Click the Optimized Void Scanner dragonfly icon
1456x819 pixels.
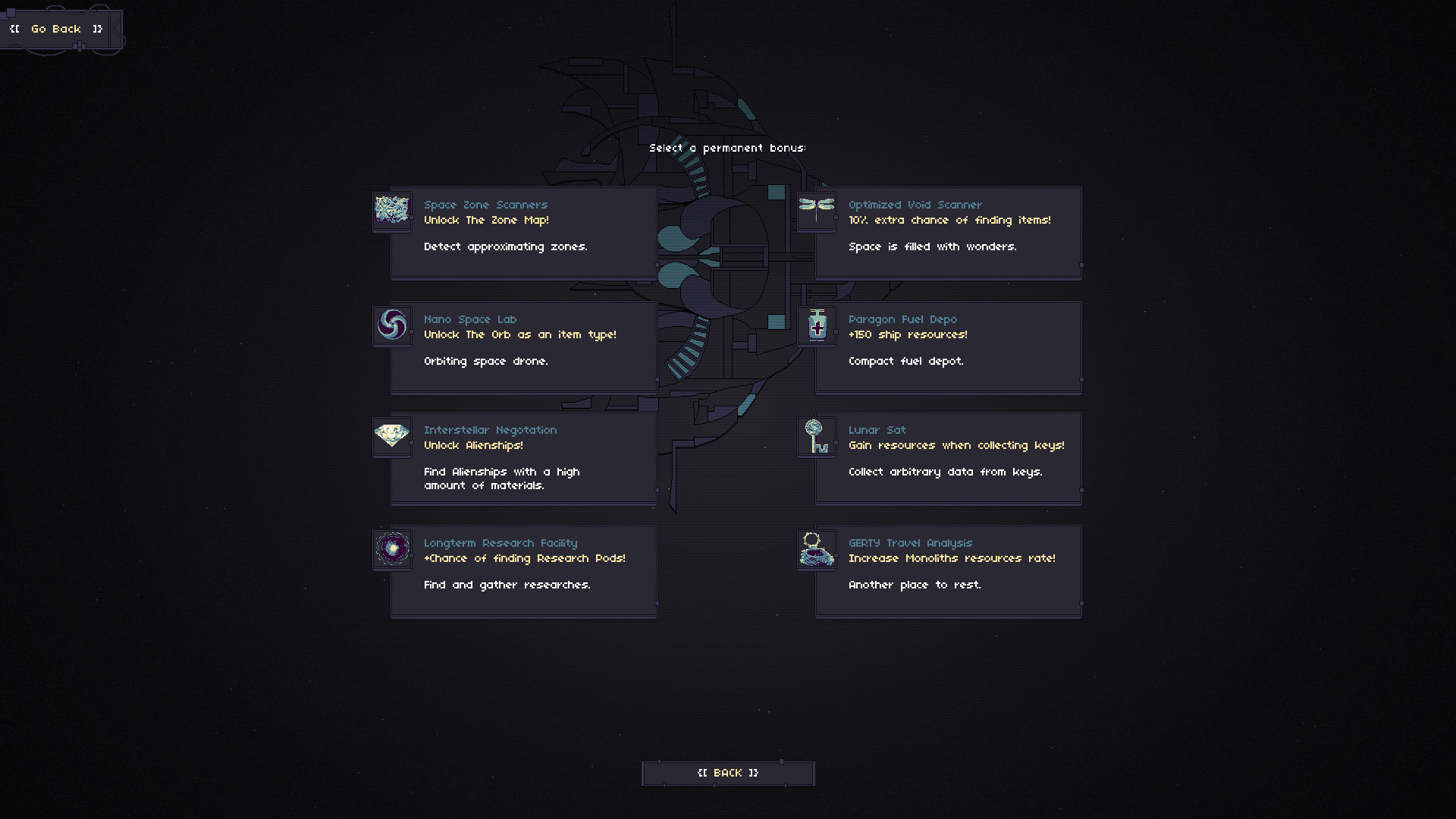pos(817,212)
